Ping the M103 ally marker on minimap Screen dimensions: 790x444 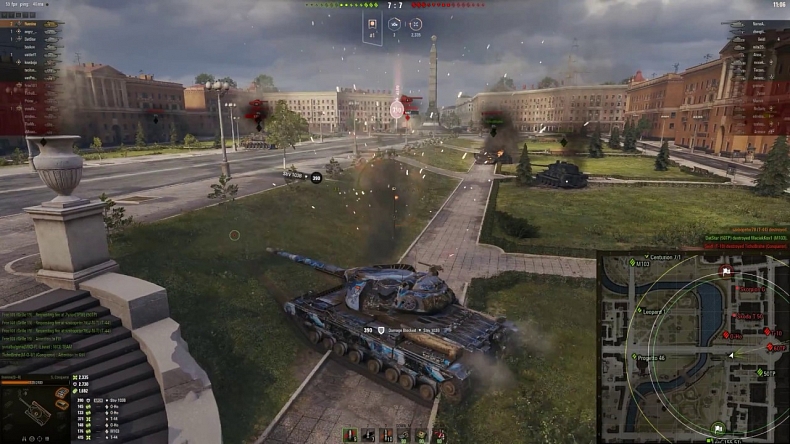click(x=633, y=263)
